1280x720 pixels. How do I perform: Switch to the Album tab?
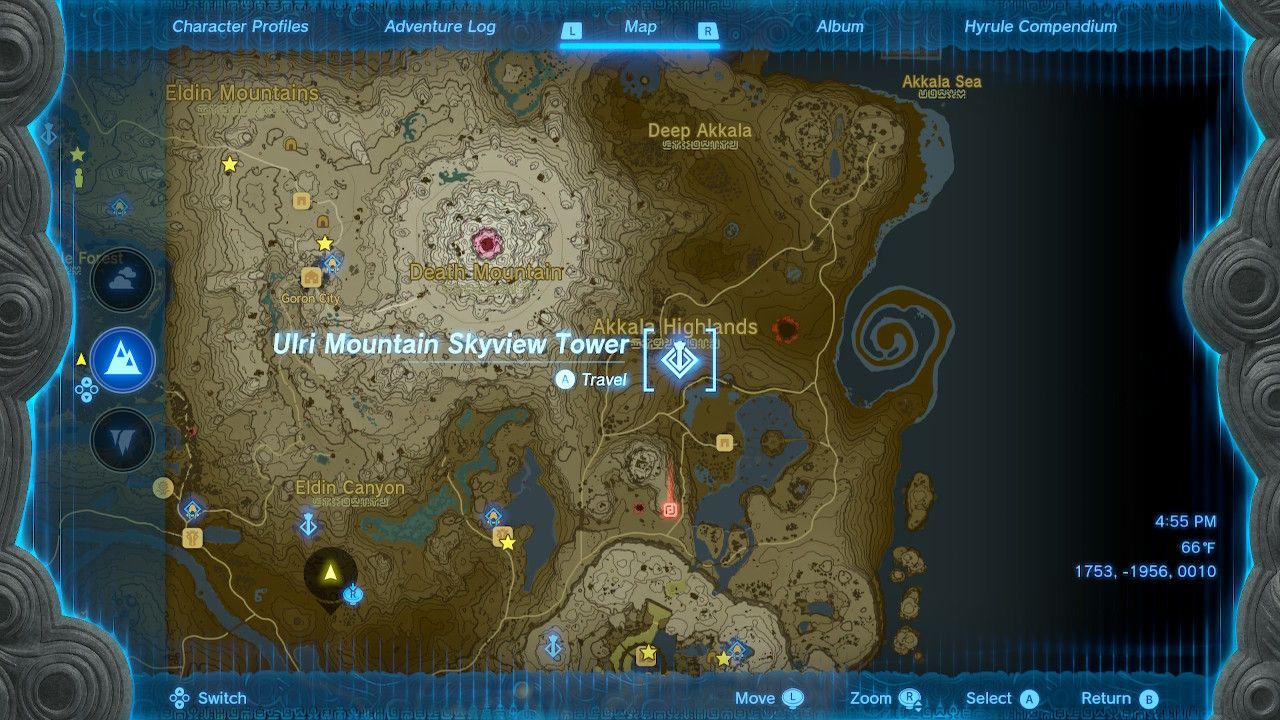point(839,27)
